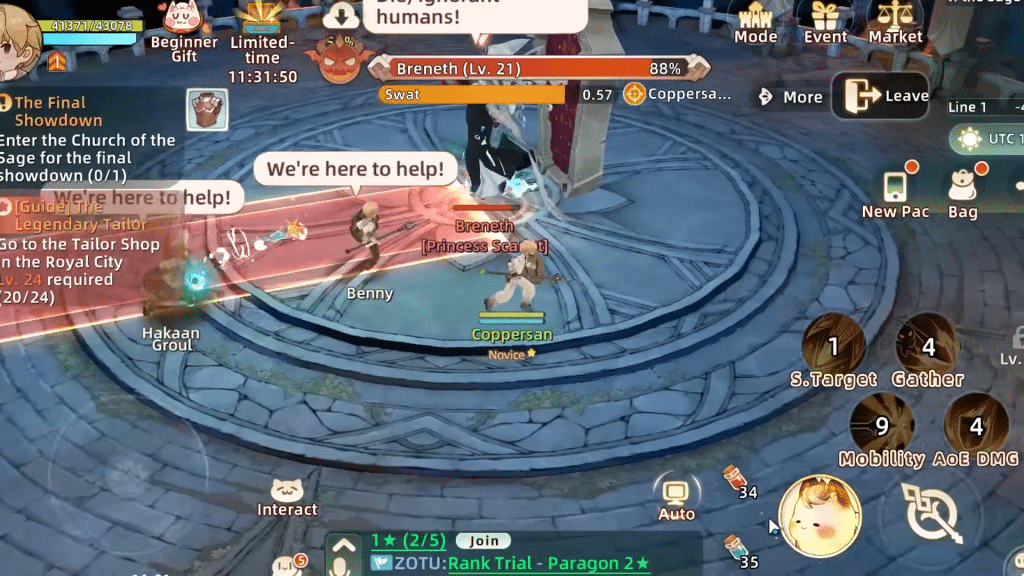This screenshot has width=1024, height=576.
Task: Expand the More options
Action: [x=790, y=97]
